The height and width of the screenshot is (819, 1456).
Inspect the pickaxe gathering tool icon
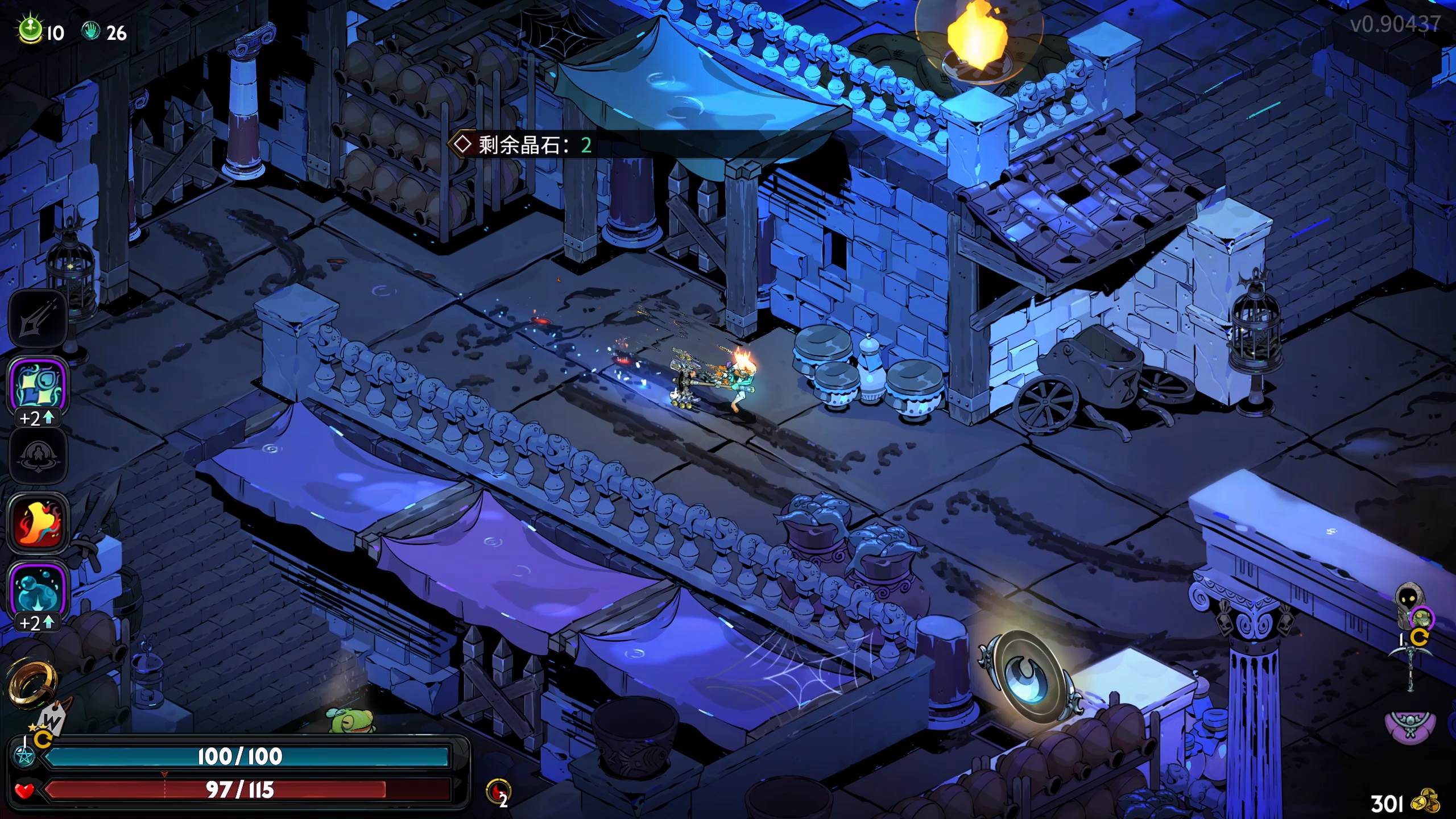pyautogui.click(x=1410, y=665)
